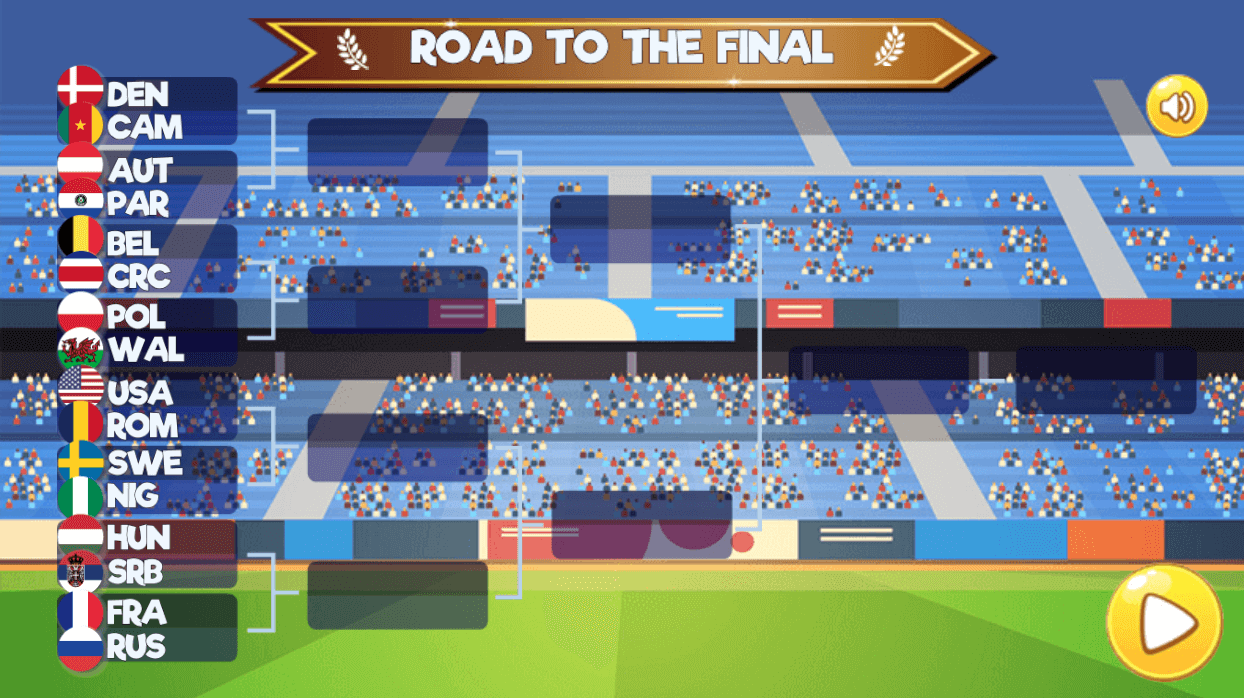Pick the NIG team entry
The width and height of the screenshot is (1244, 698).
click(x=147, y=496)
